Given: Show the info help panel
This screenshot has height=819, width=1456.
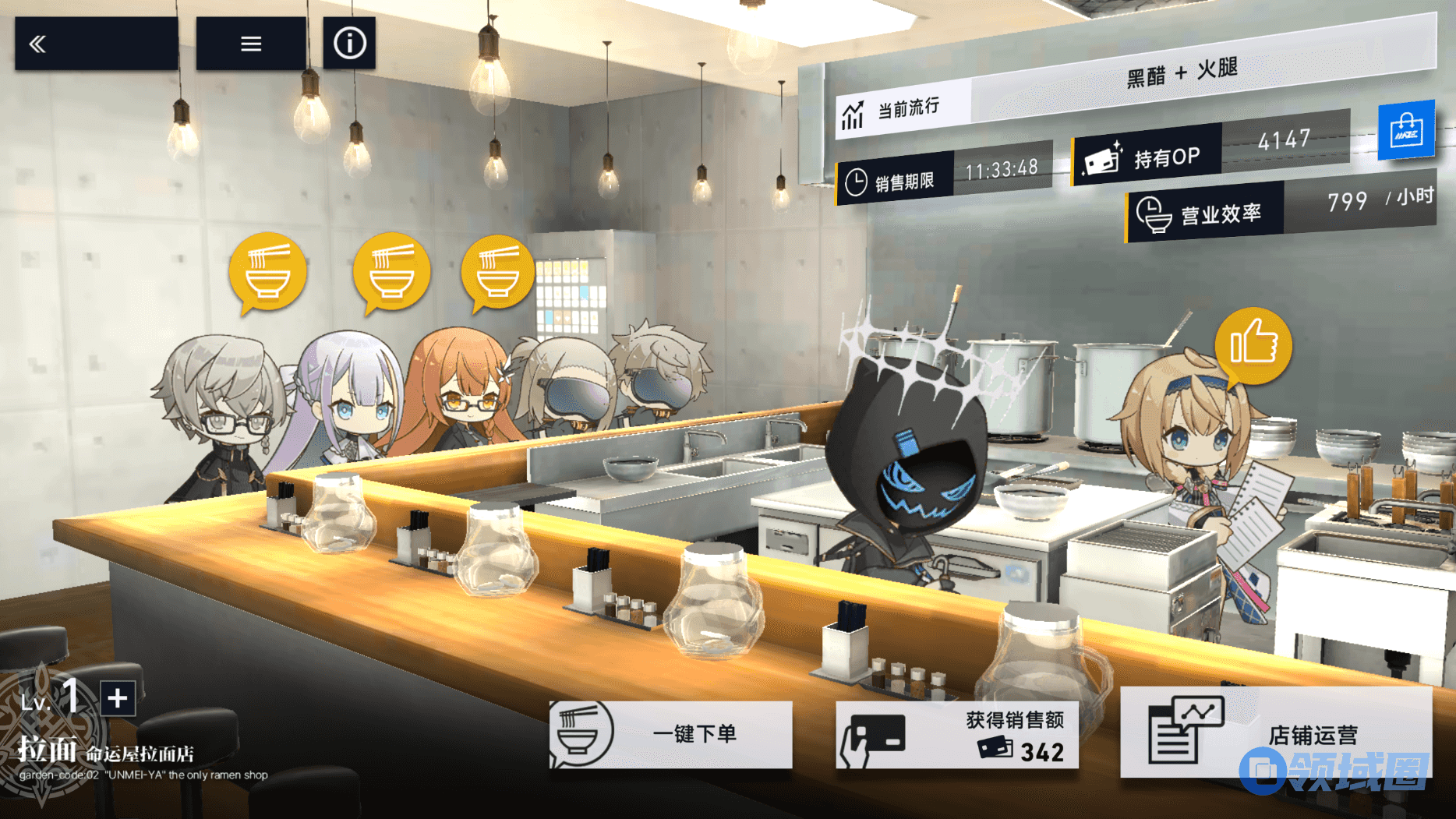Looking at the screenshot, I should click(x=349, y=44).
